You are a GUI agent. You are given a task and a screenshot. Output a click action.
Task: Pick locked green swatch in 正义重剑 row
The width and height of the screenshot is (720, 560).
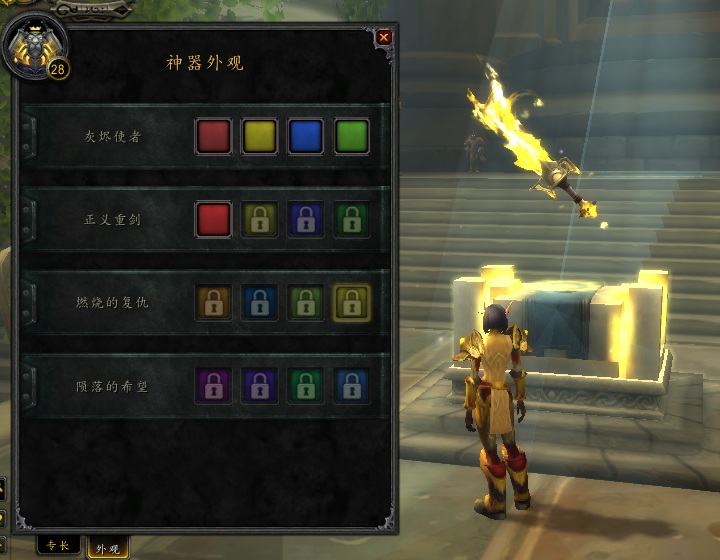352,219
